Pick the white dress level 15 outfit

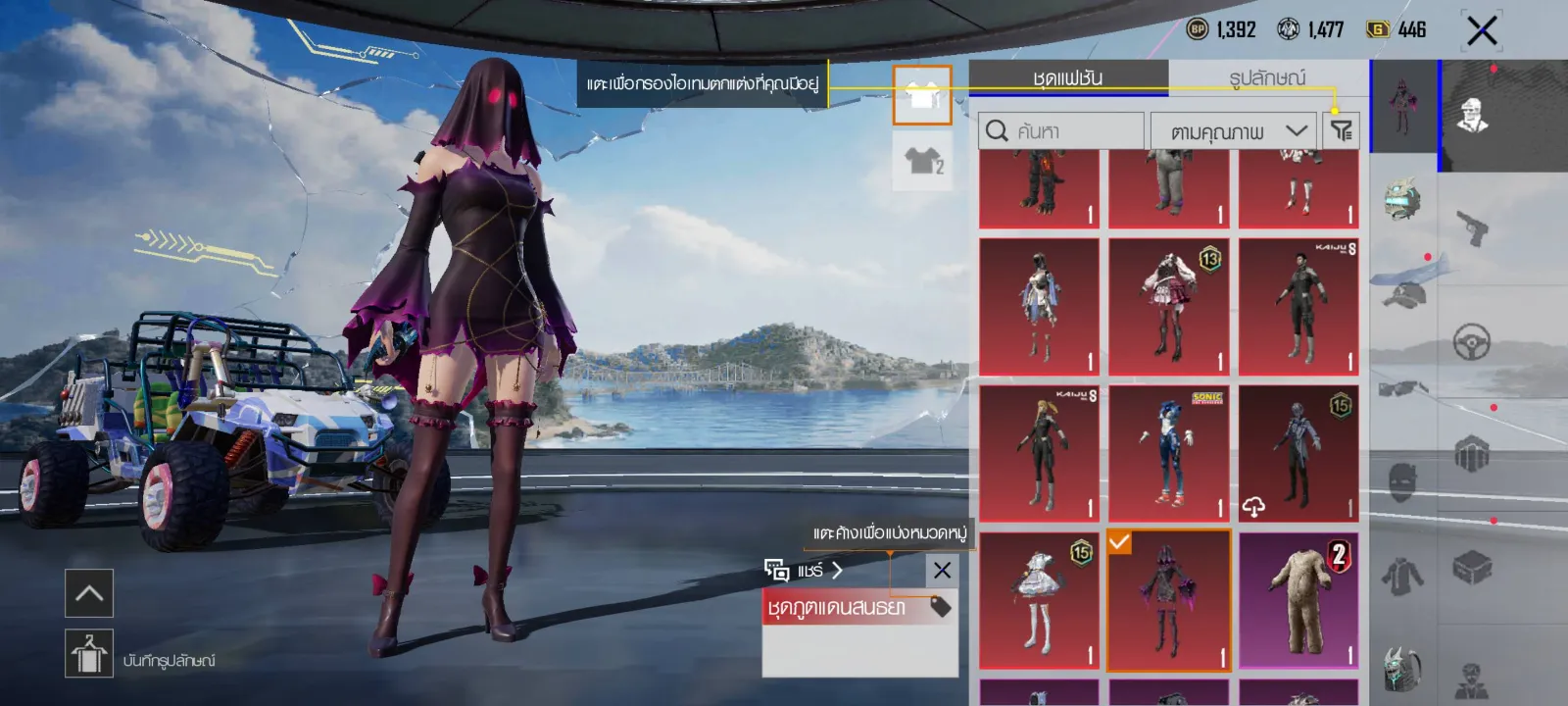pyautogui.click(x=1039, y=600)
